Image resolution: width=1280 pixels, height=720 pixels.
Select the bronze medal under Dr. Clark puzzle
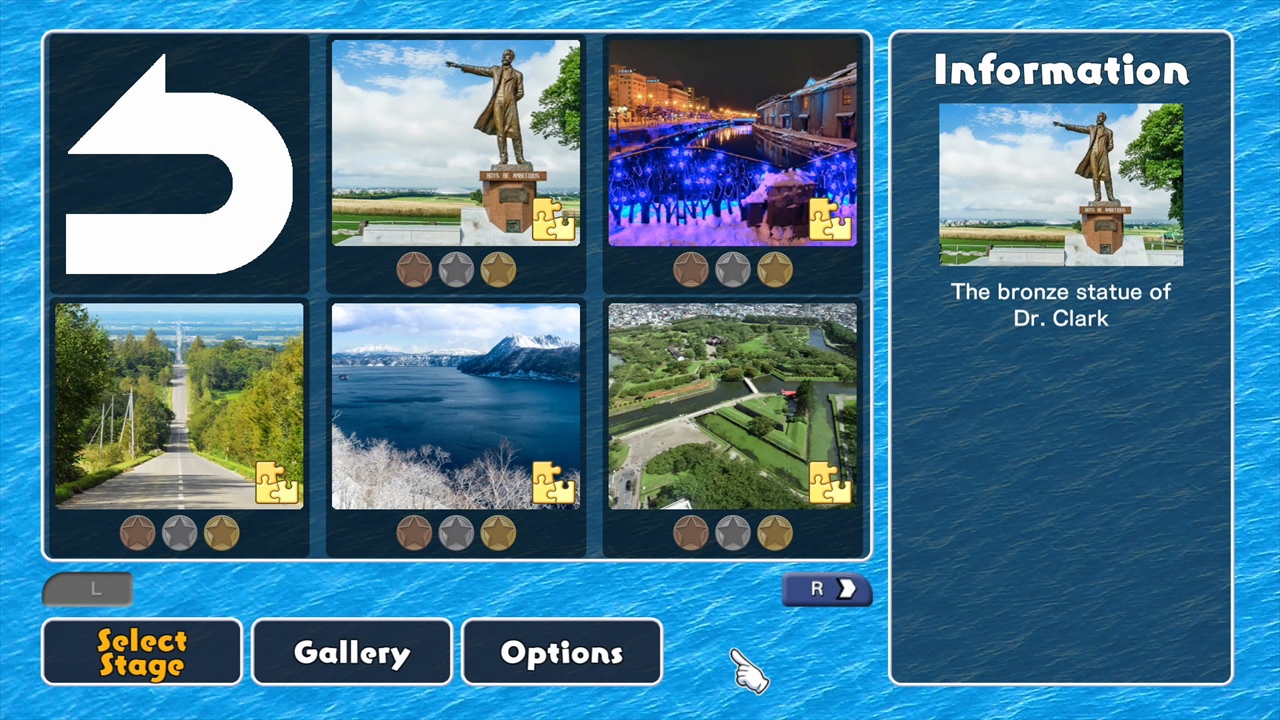(x=414, y=268)
